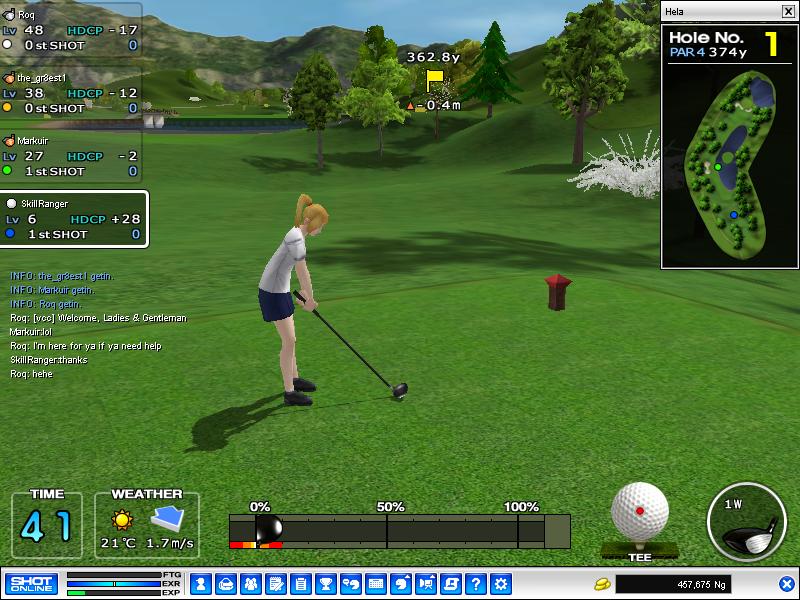The width and height of the screenshot is (800, 600).
Task: Click the Shot Online logo button
Action: tap(32, 583)
